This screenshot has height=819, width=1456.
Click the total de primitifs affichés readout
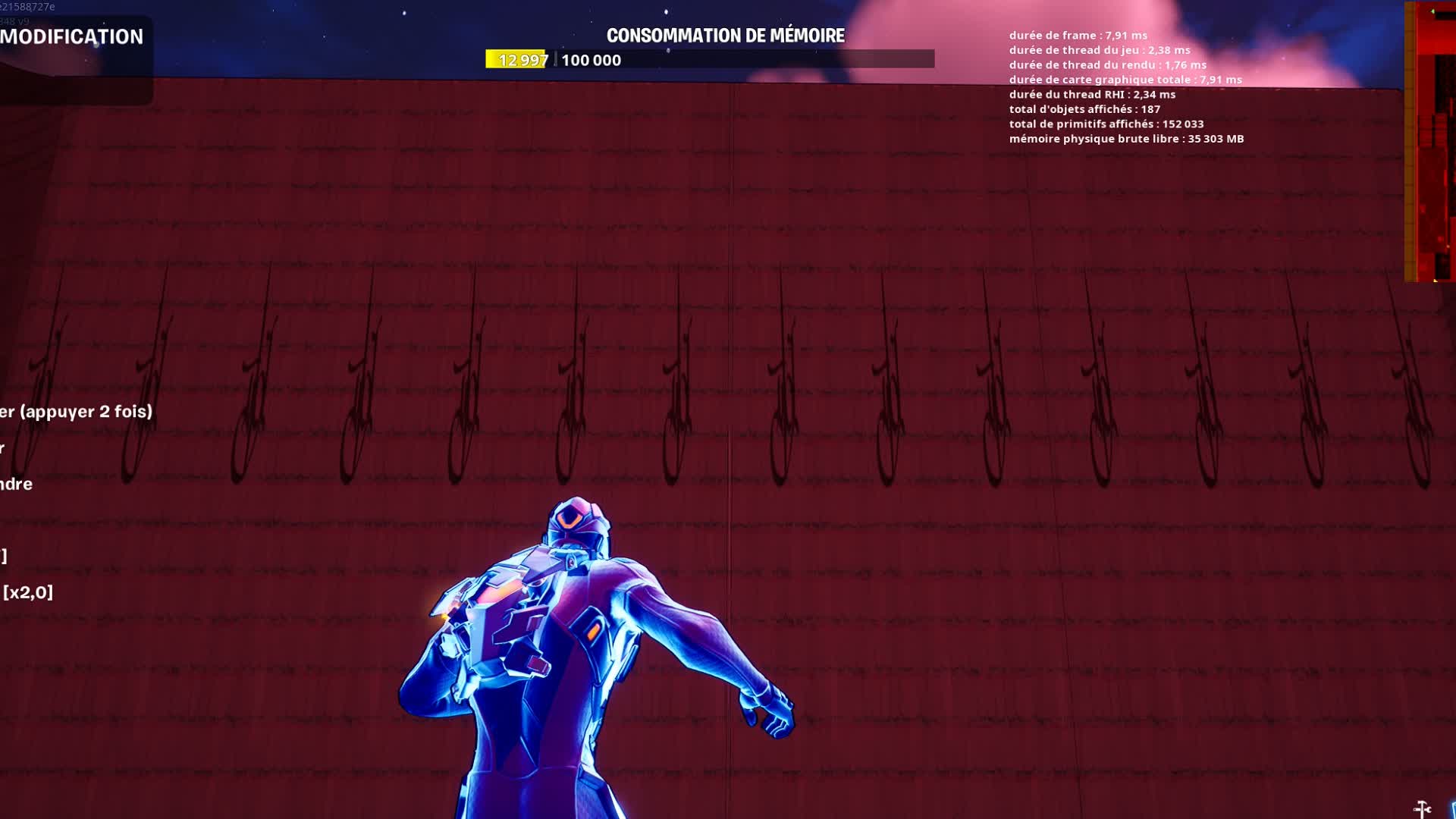pyautogui.click(x=1106, y=124)
